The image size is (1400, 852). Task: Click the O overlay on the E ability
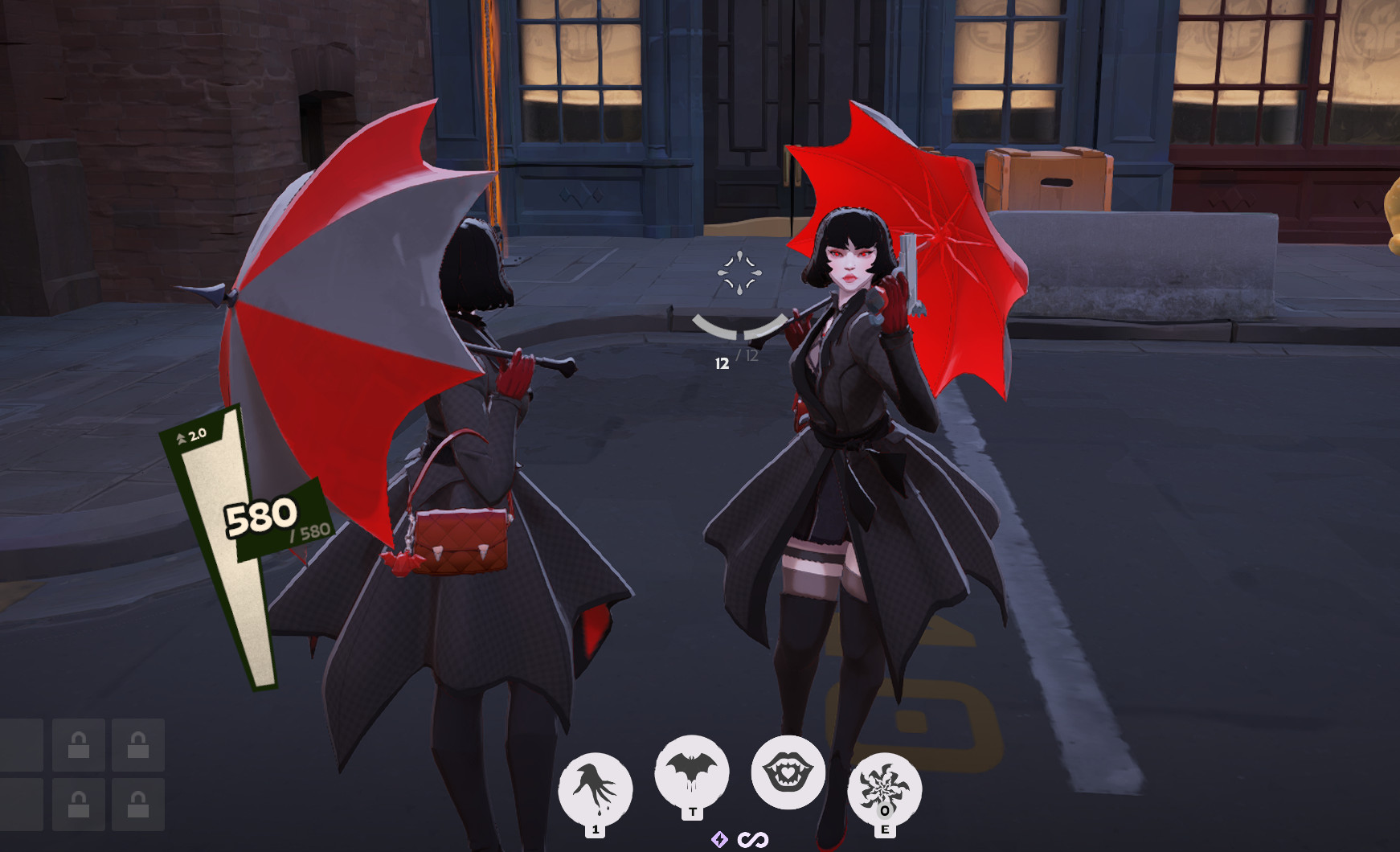[x=885, y=812]
